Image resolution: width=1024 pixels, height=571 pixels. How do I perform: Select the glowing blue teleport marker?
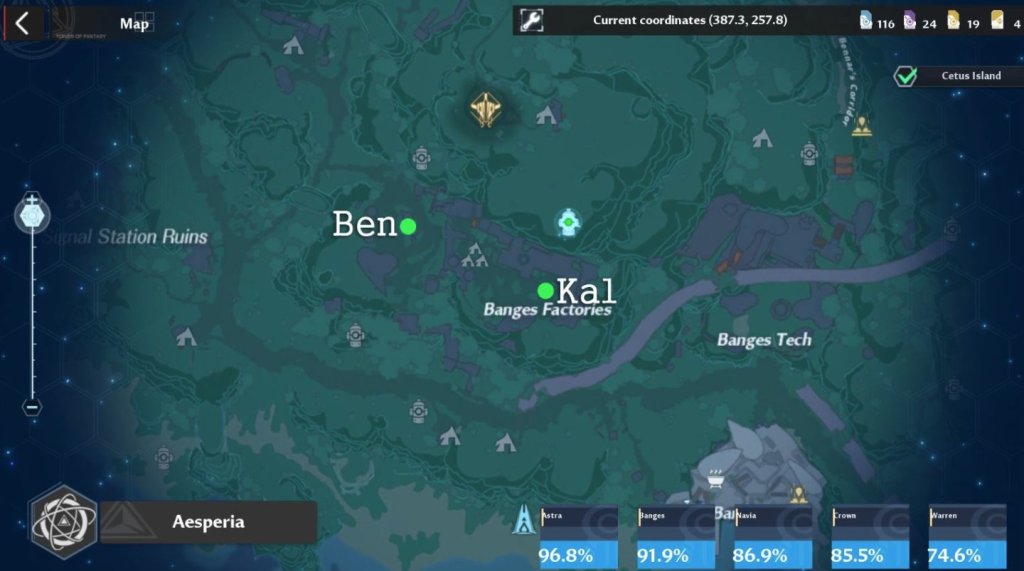pyautogui.click(x=569, y=223)
